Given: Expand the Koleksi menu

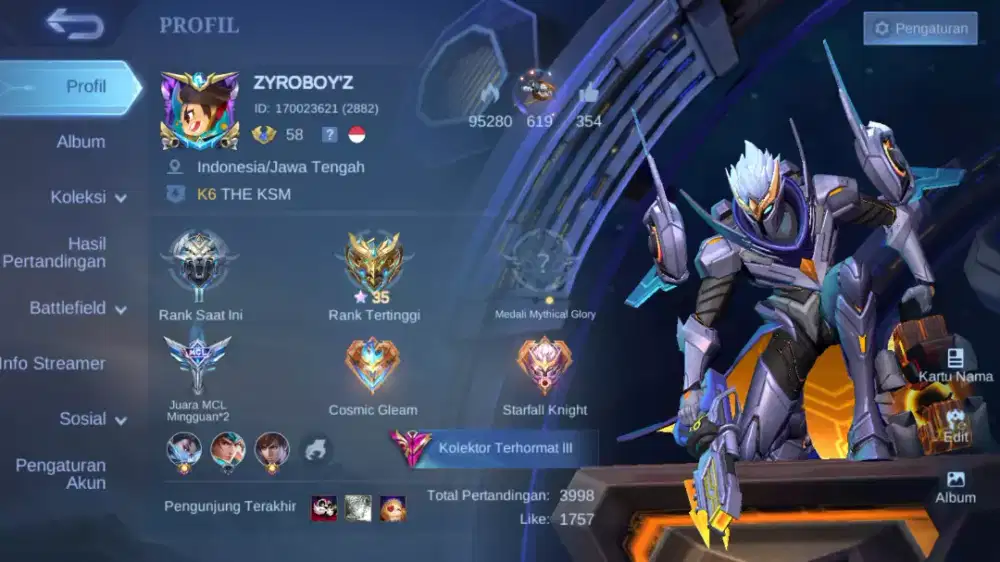Looking at the screenshot, I should (88, 197).
